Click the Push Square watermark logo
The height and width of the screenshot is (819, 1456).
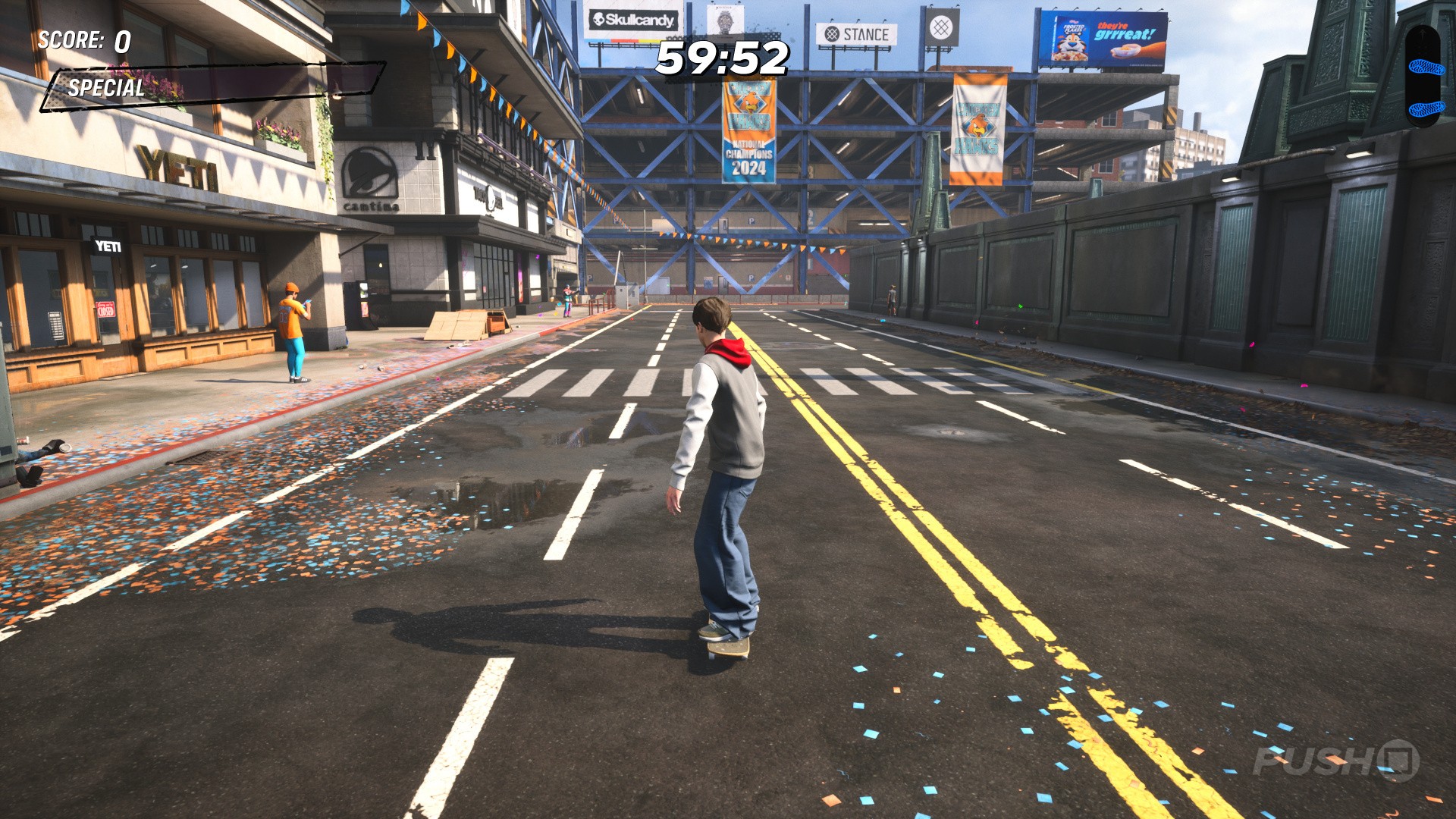click(x=1336, y=761)
